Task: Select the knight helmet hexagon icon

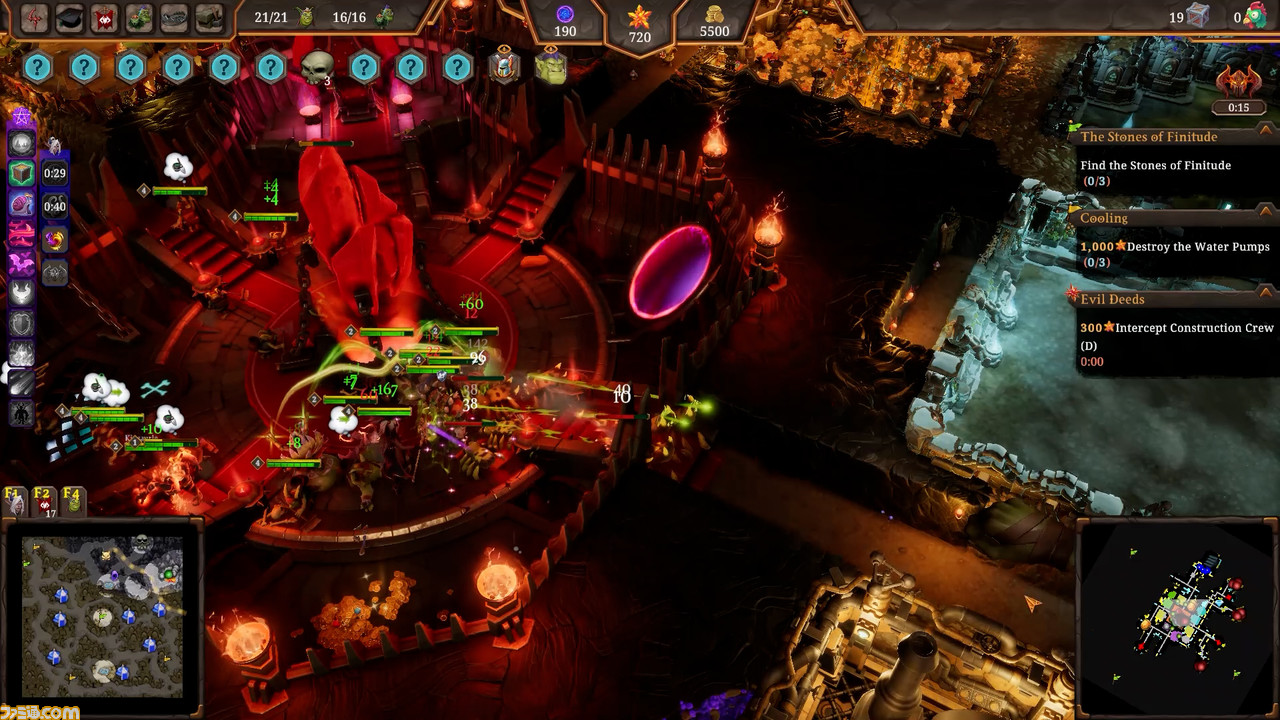Action: click(x=504, y=68)
